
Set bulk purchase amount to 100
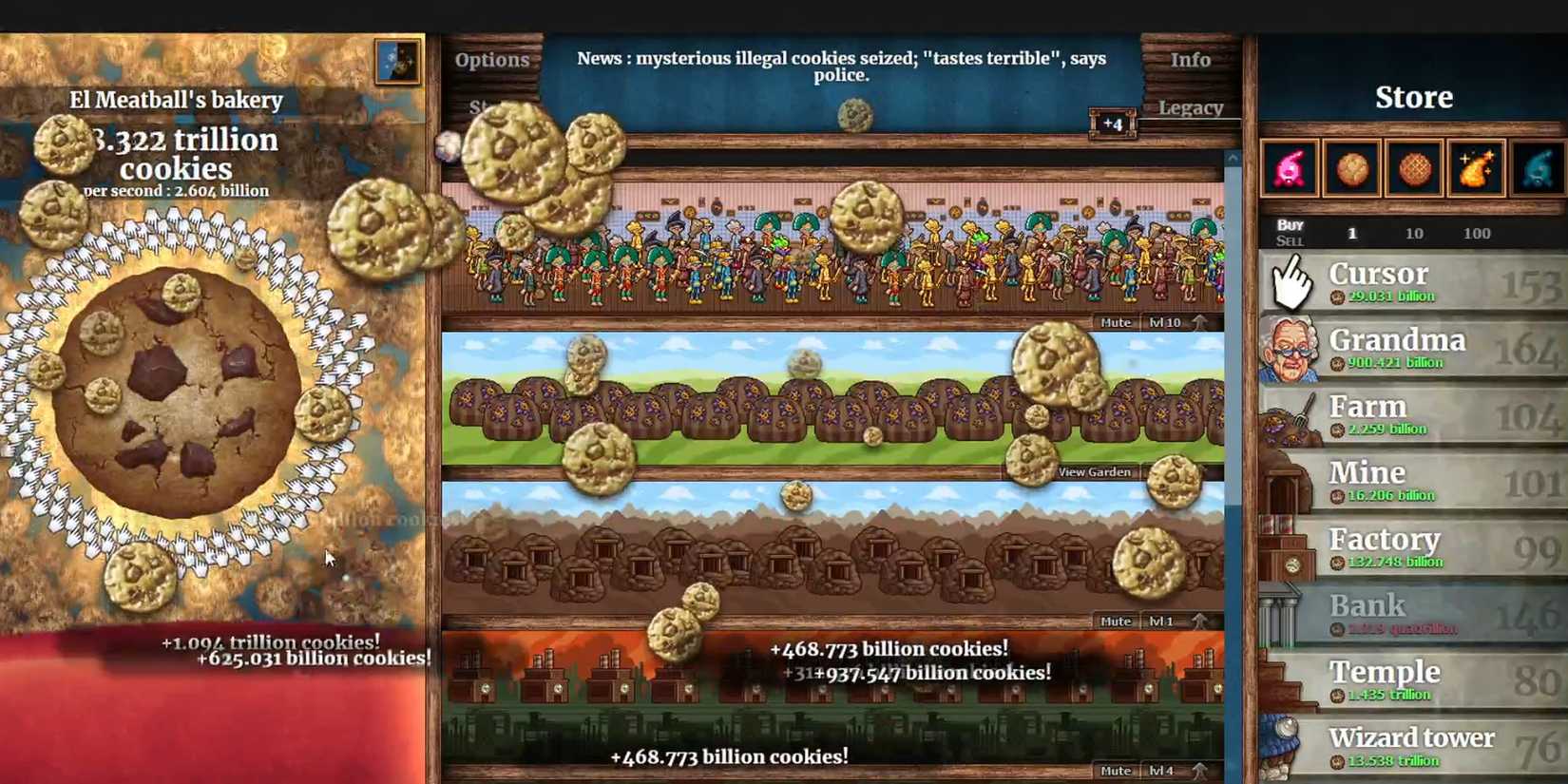point(1477,233)
